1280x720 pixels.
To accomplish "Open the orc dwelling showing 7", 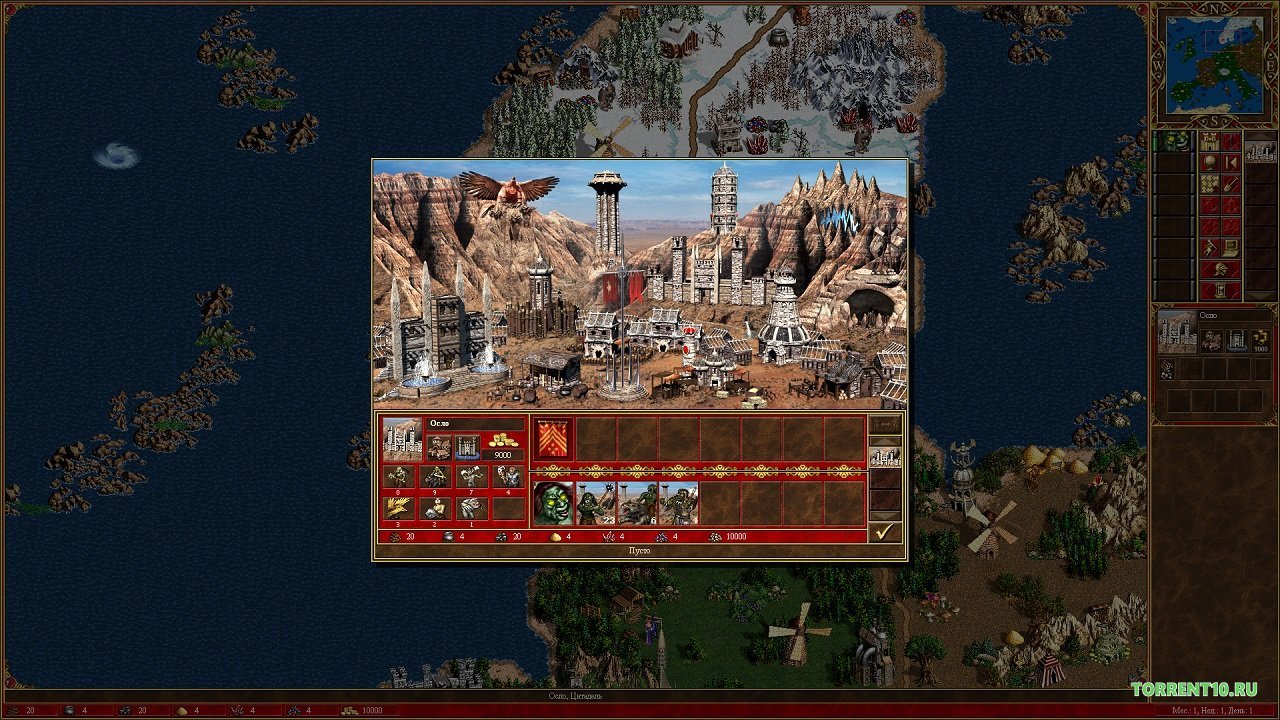I will pyautogui.click(x=471, y=477).
